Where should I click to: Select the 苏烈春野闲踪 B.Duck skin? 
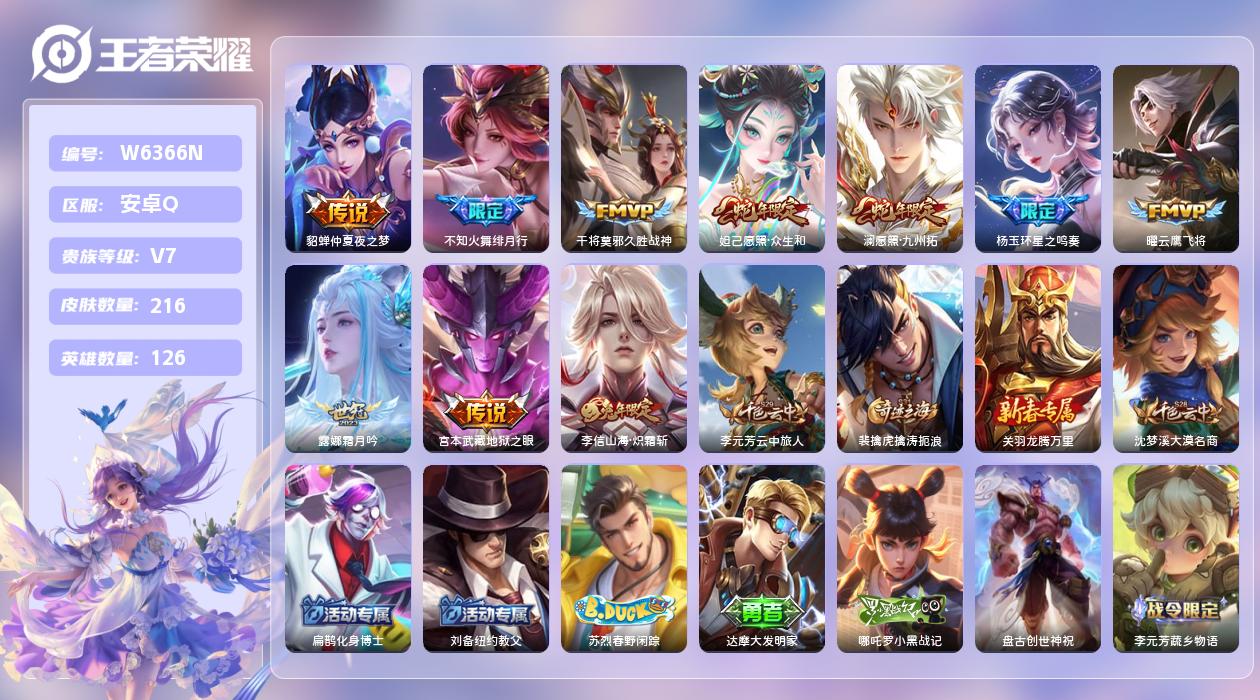tap(623, 558)
